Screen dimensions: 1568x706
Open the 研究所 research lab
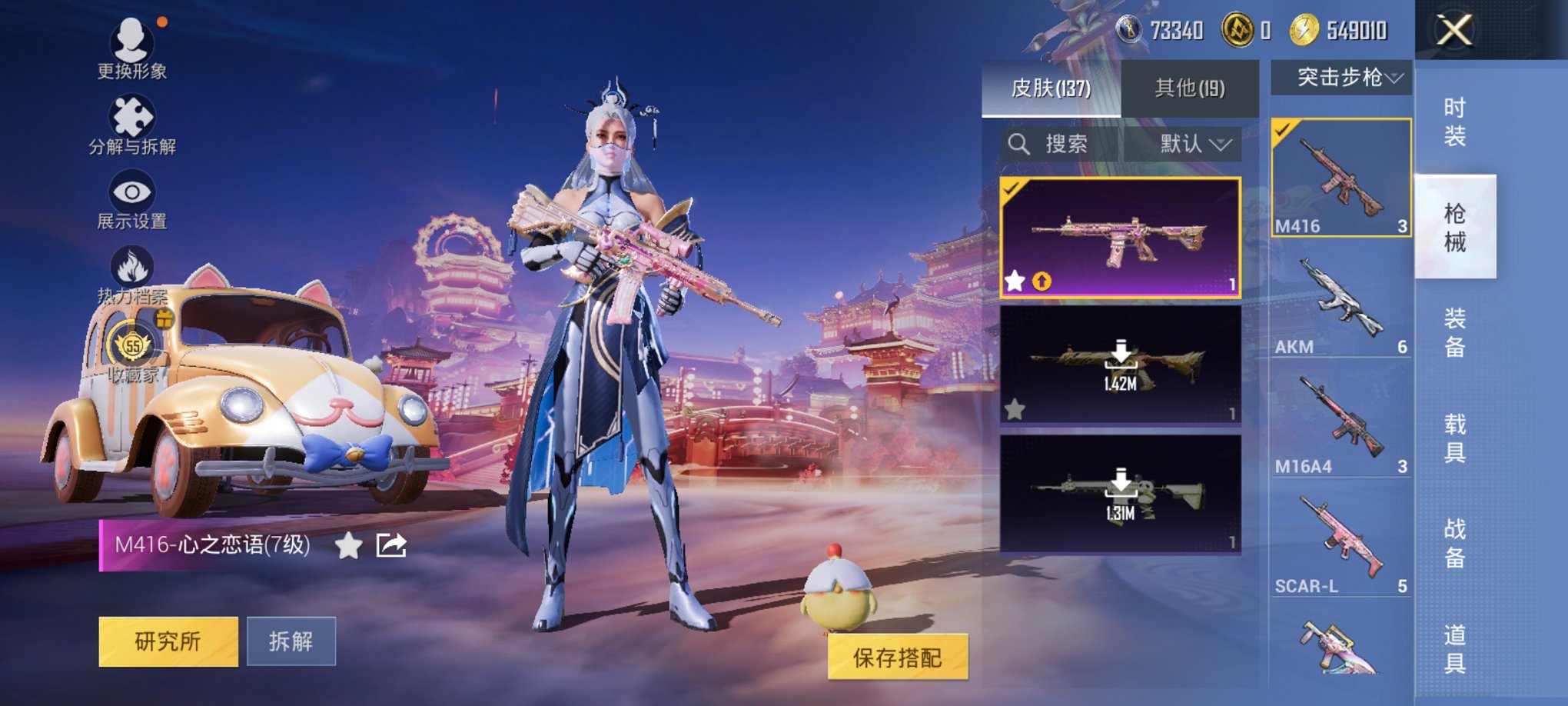coord(168,641)
